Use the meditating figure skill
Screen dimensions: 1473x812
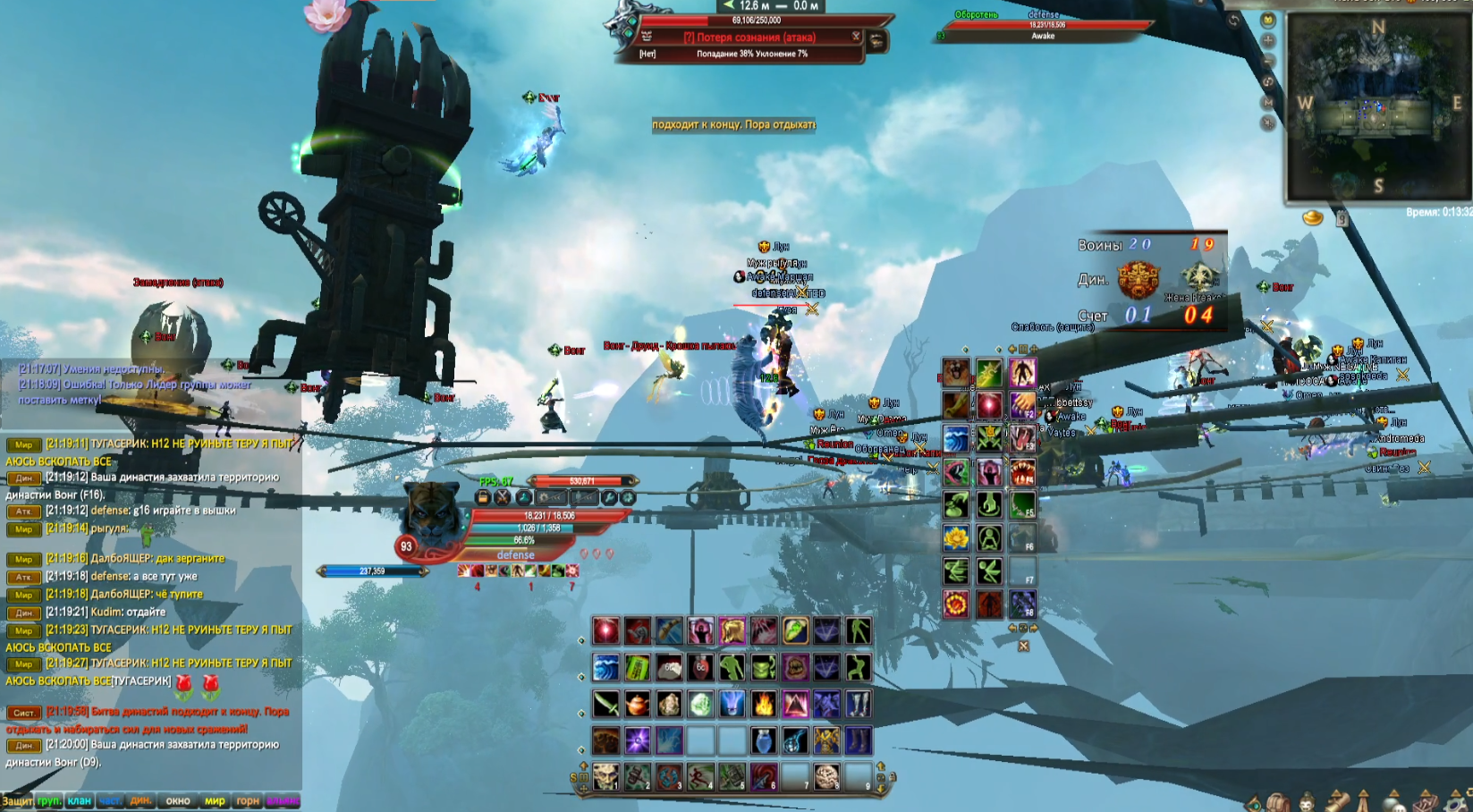click(989, 537)
